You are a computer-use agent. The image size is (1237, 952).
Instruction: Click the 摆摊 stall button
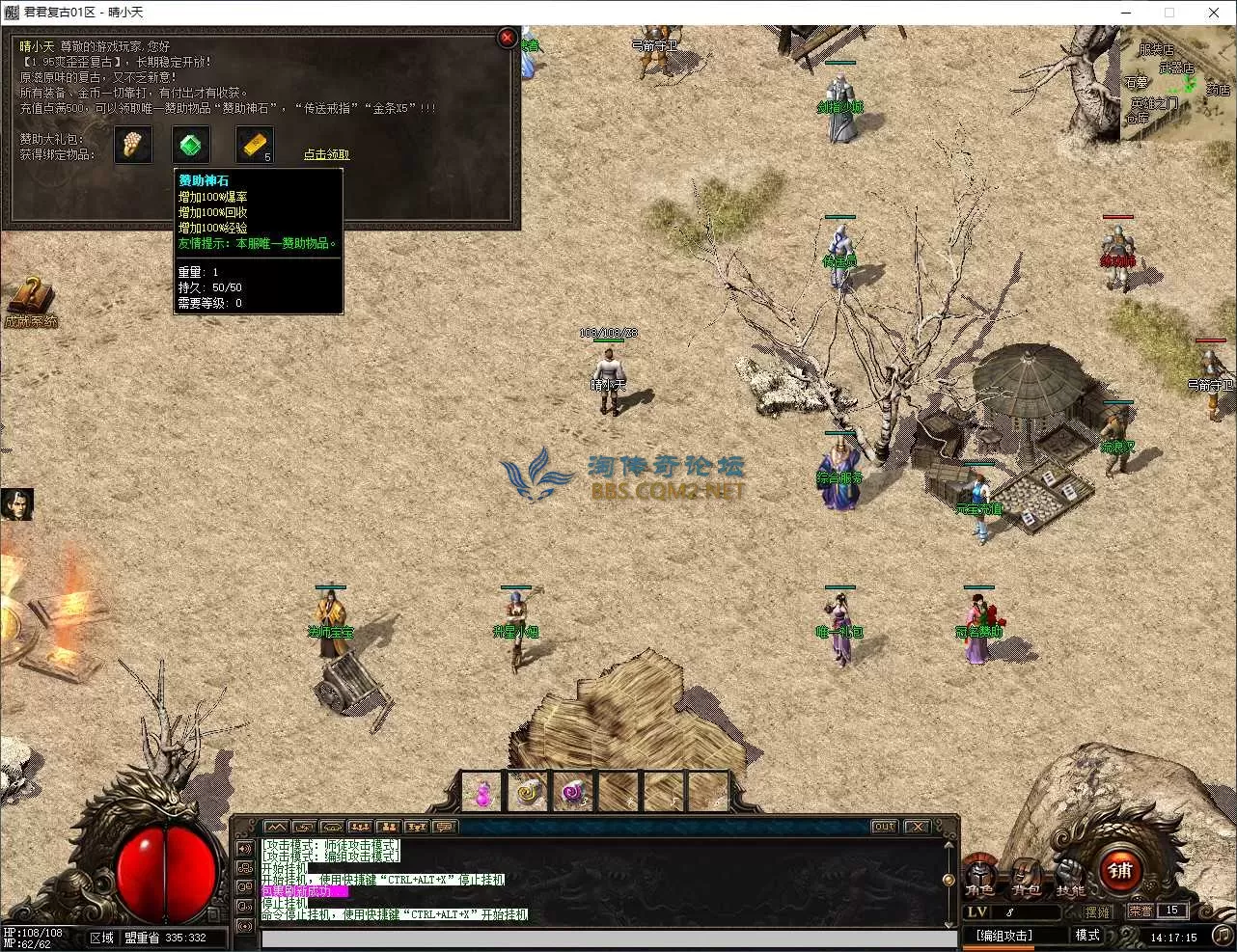tap(1097, 911)
